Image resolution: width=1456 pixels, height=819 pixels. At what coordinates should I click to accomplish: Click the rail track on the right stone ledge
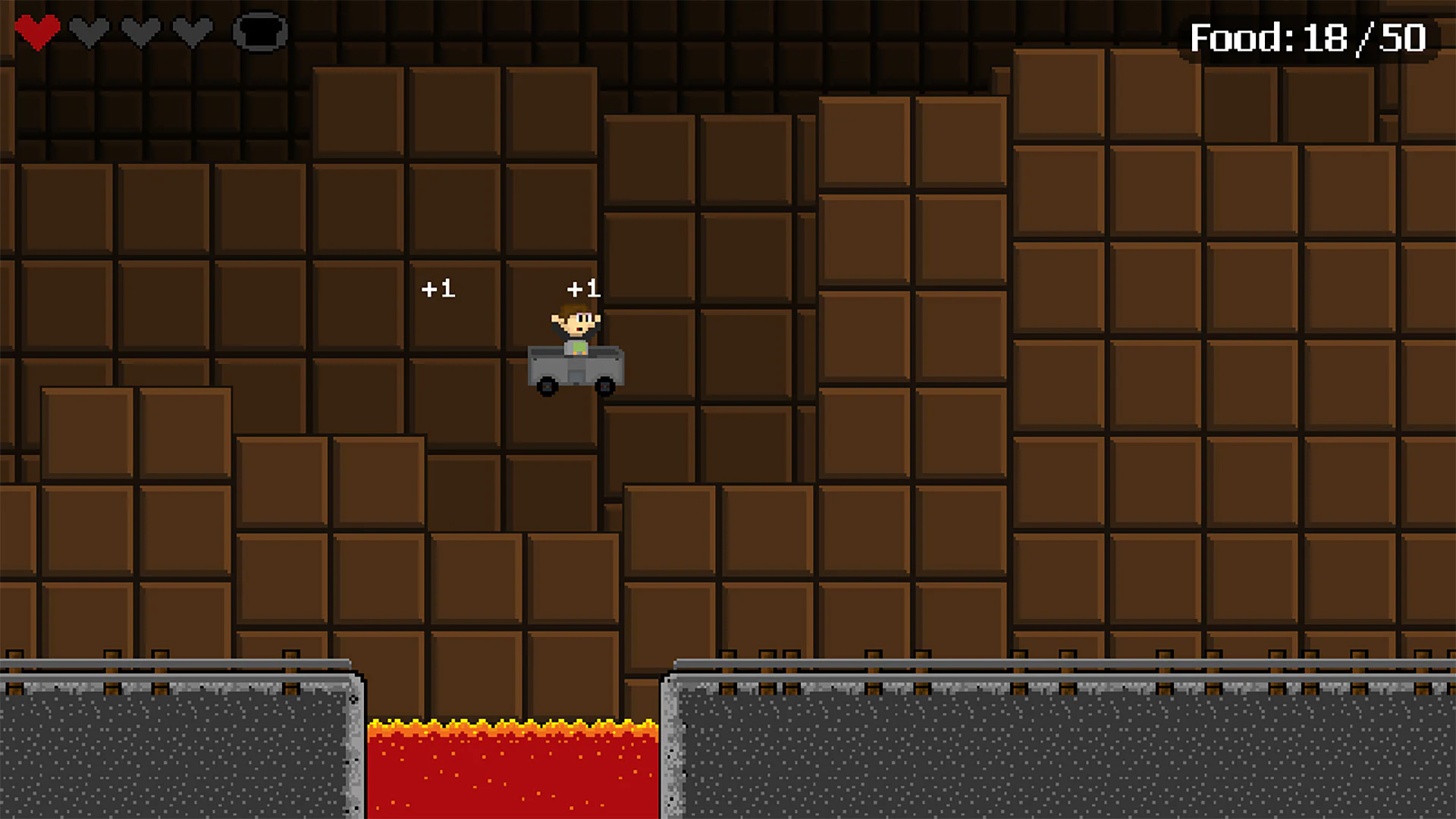[x=1062, y=666]
